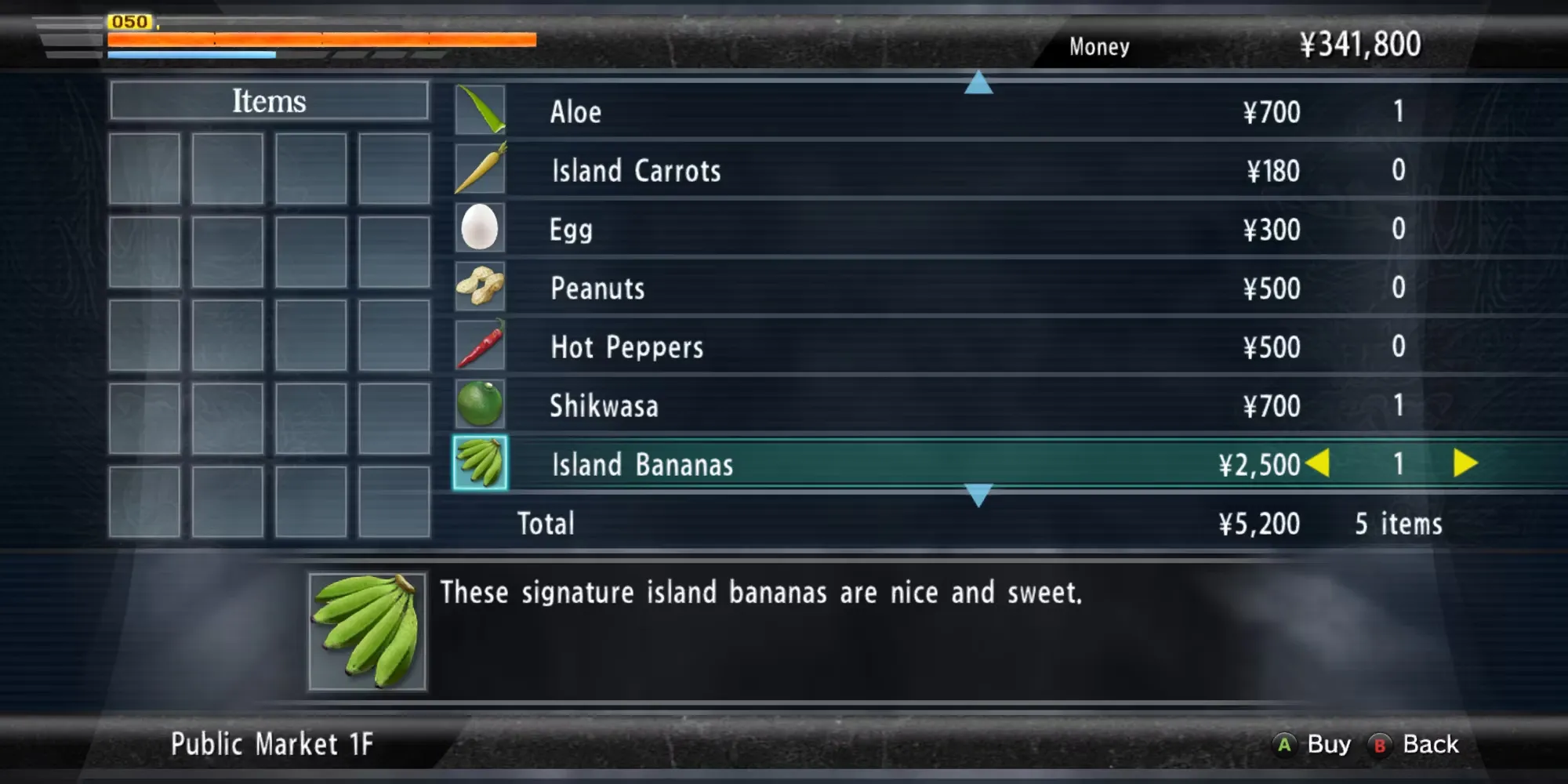The image size is (1568, 784).
Task: Click the red hot pepper icon
Action: click(x=480, y=345)
